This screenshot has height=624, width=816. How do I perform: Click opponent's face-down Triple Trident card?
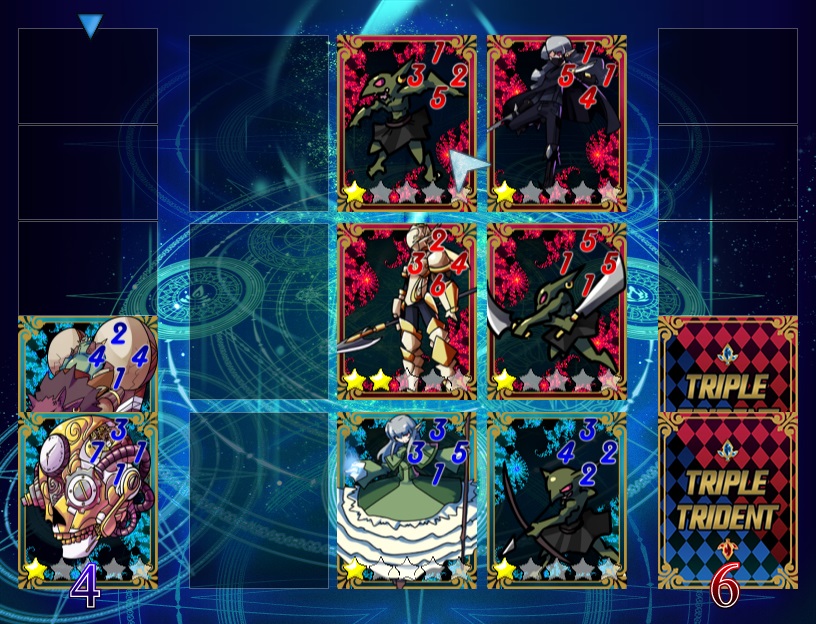tap(728, 500)
